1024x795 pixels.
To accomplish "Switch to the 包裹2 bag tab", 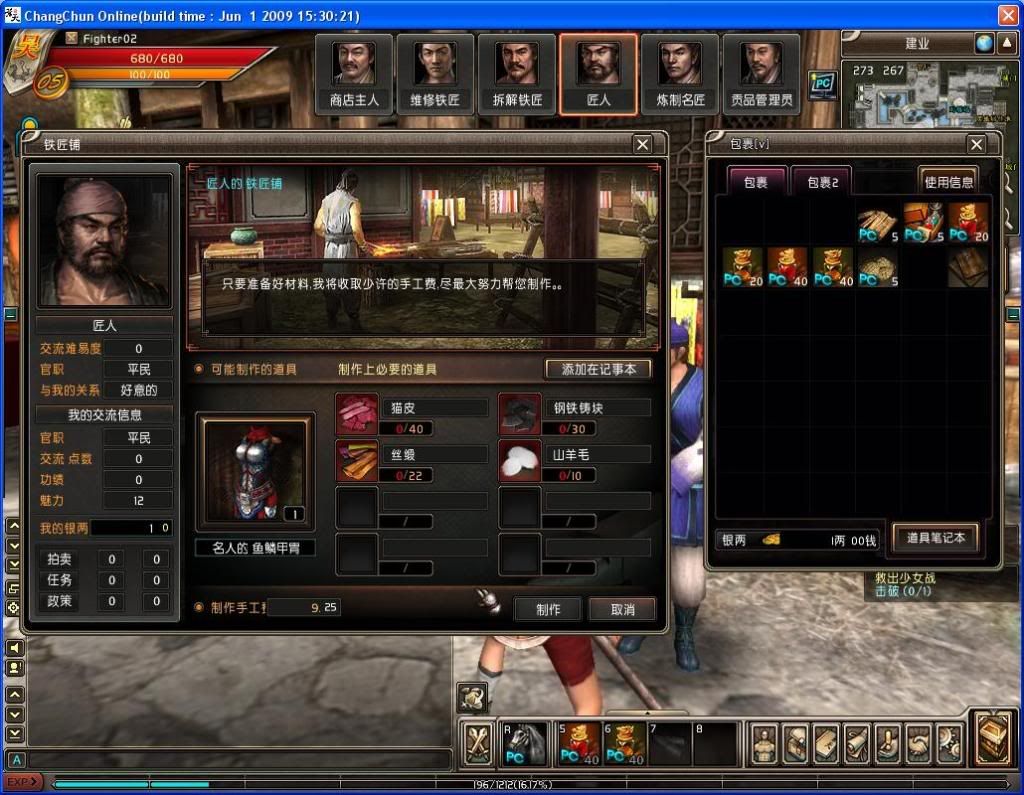I will coord(822,183).
